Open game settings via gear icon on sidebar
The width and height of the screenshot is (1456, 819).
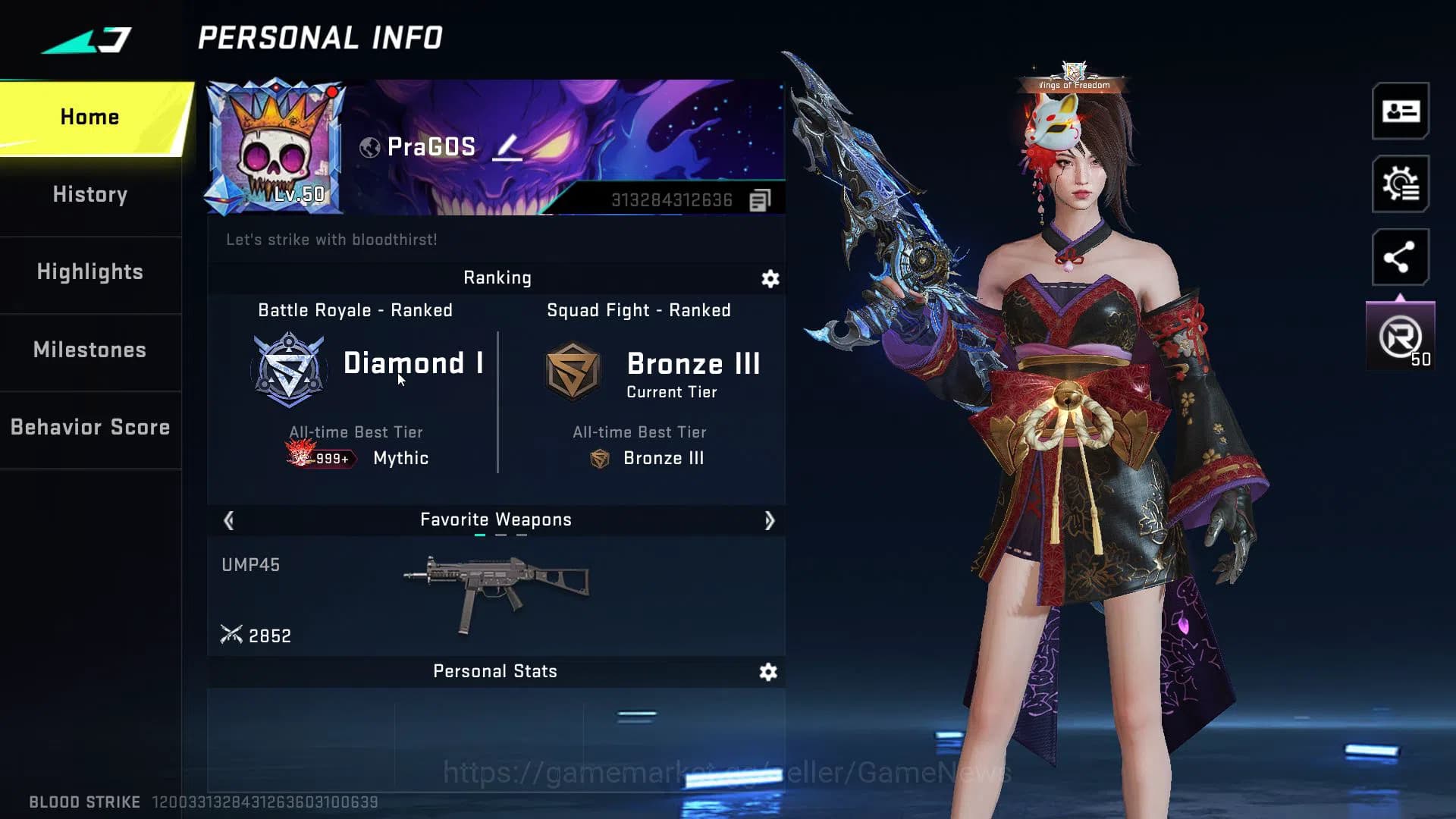point(1400,184)
